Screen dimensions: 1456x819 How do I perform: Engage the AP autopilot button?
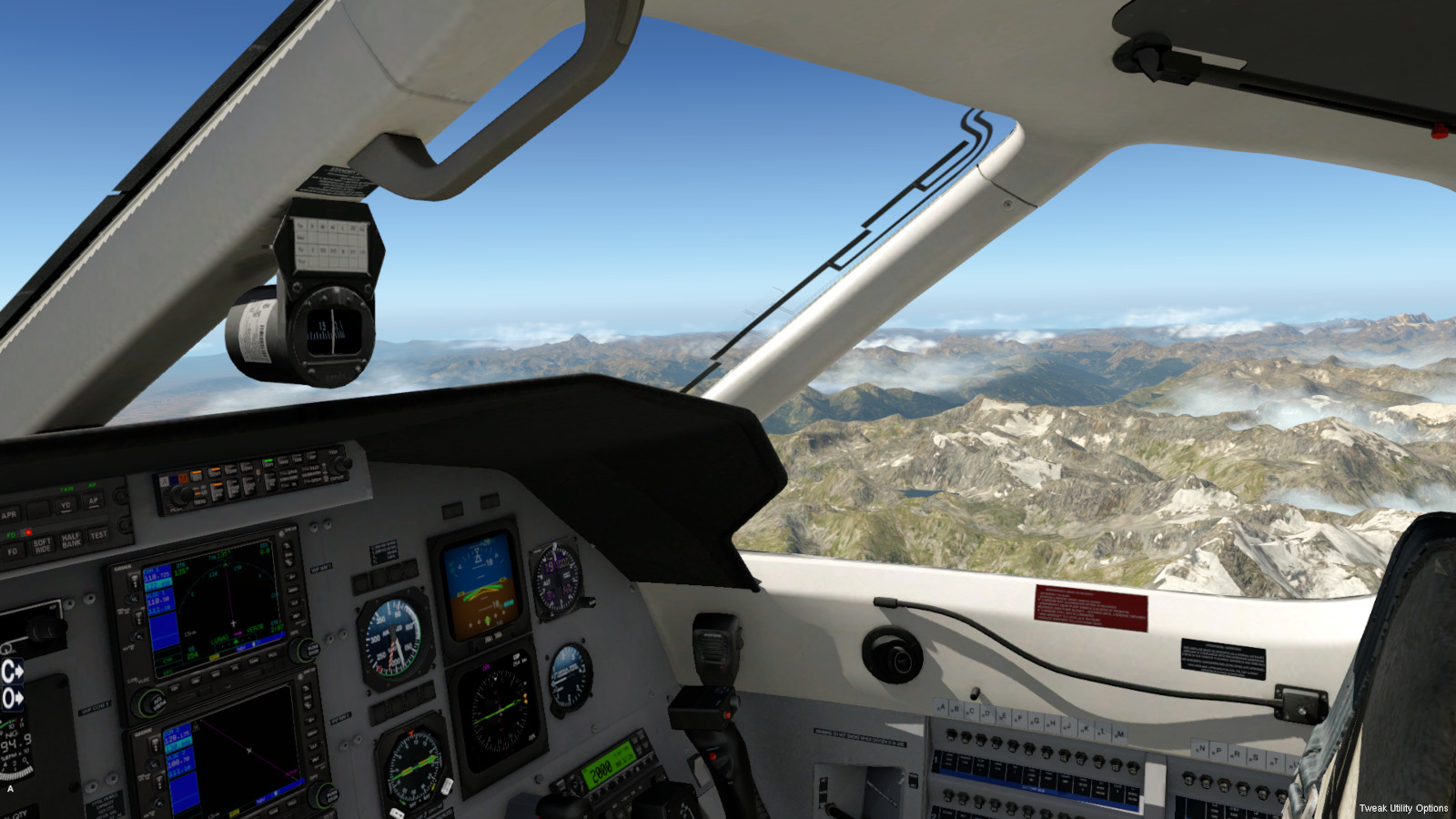[x=93, y=501]
